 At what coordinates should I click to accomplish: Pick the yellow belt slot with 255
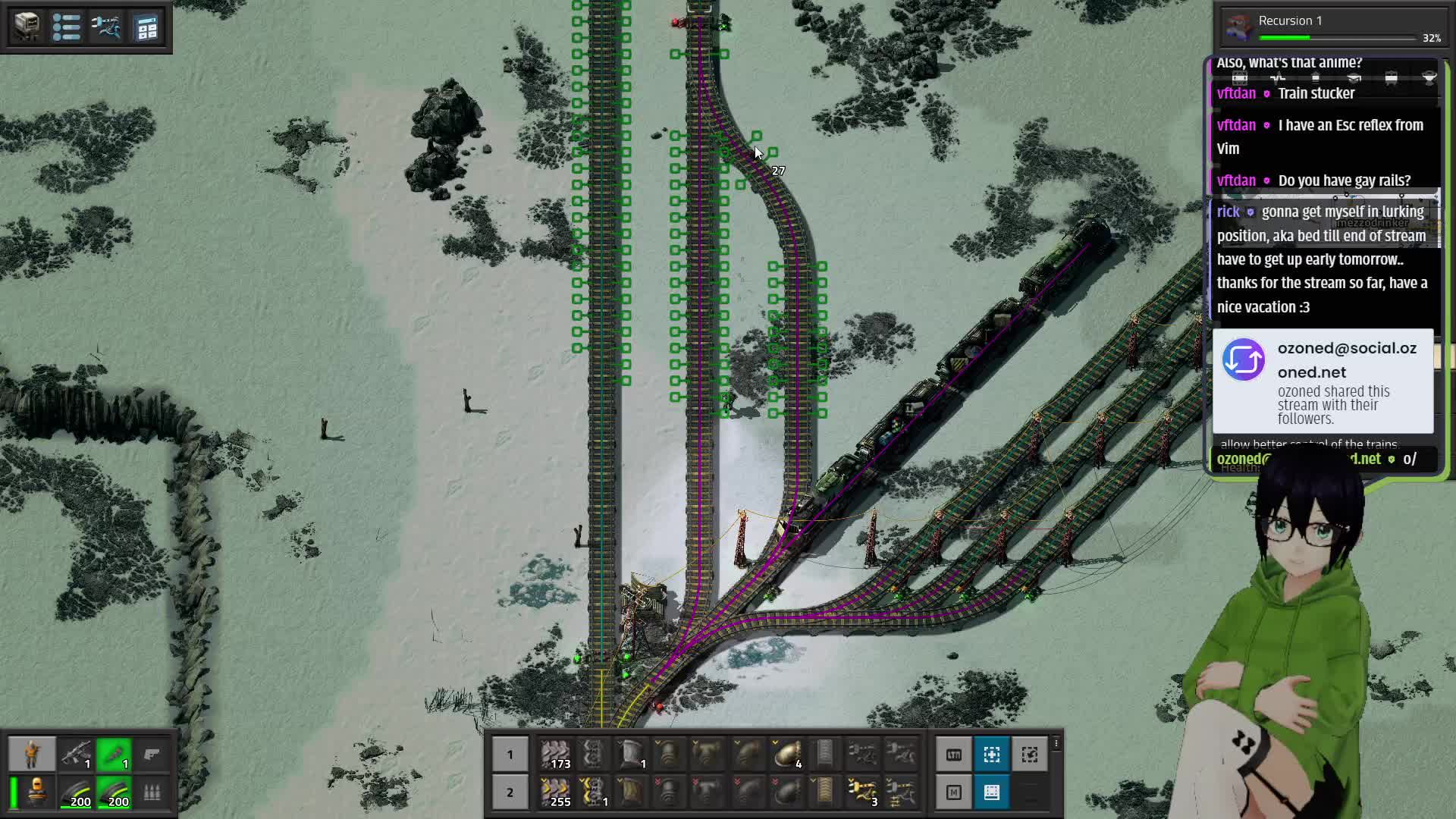click(556, 792)
